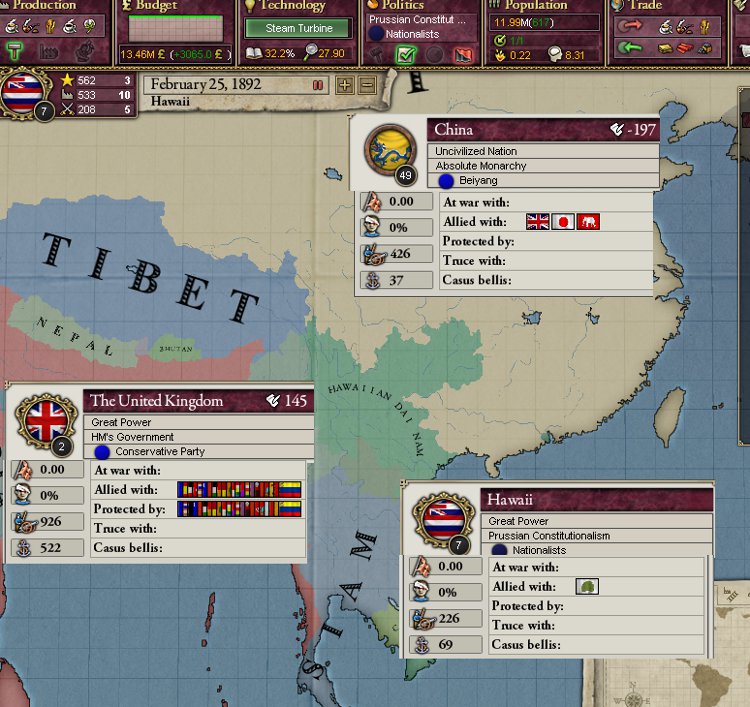The width and height of the screenshot is (750, 707).
Task: Open the Budget screen
Action: [160, 6]
